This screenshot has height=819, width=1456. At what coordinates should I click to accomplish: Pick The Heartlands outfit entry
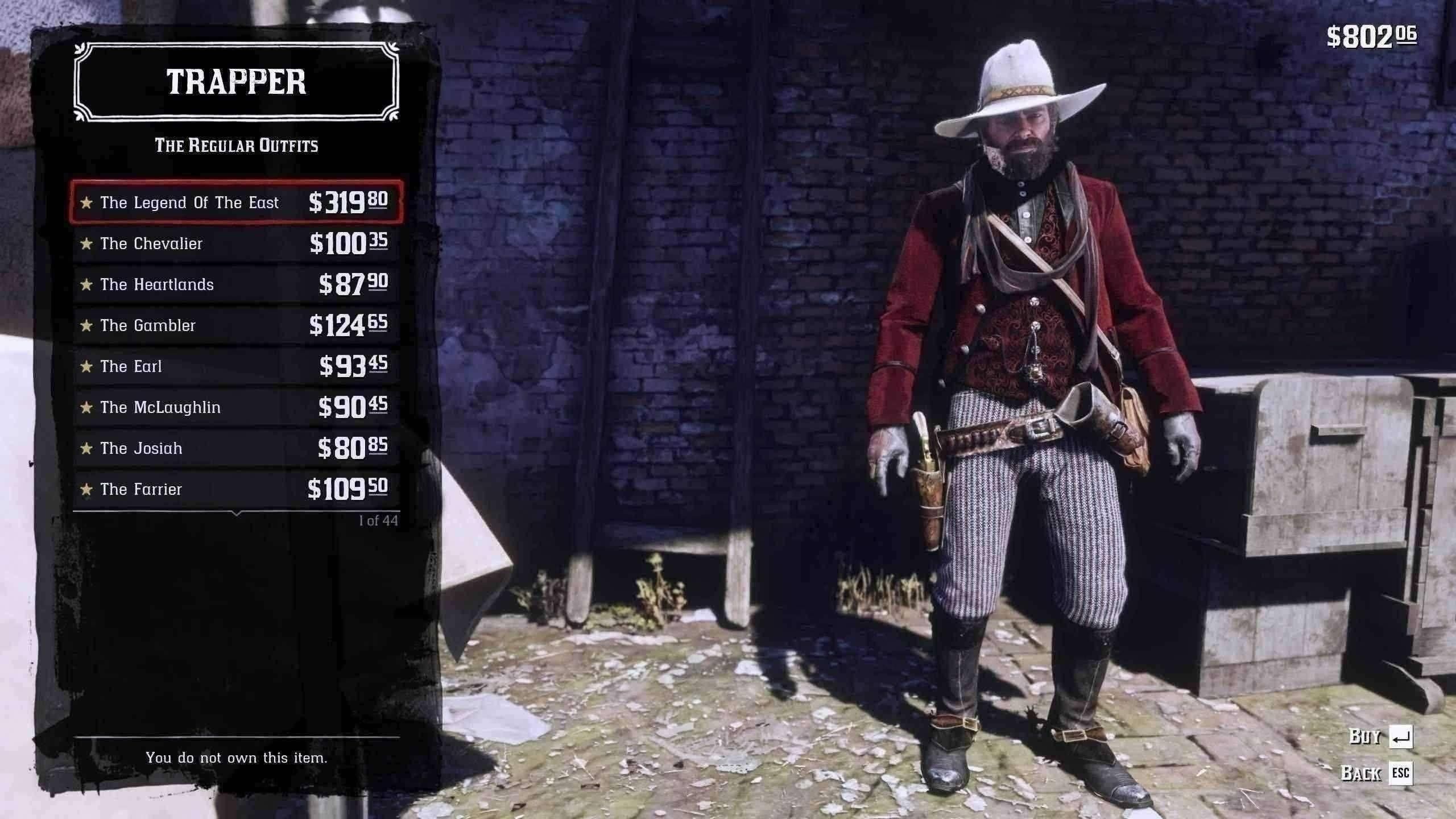[x=236, y=284]
